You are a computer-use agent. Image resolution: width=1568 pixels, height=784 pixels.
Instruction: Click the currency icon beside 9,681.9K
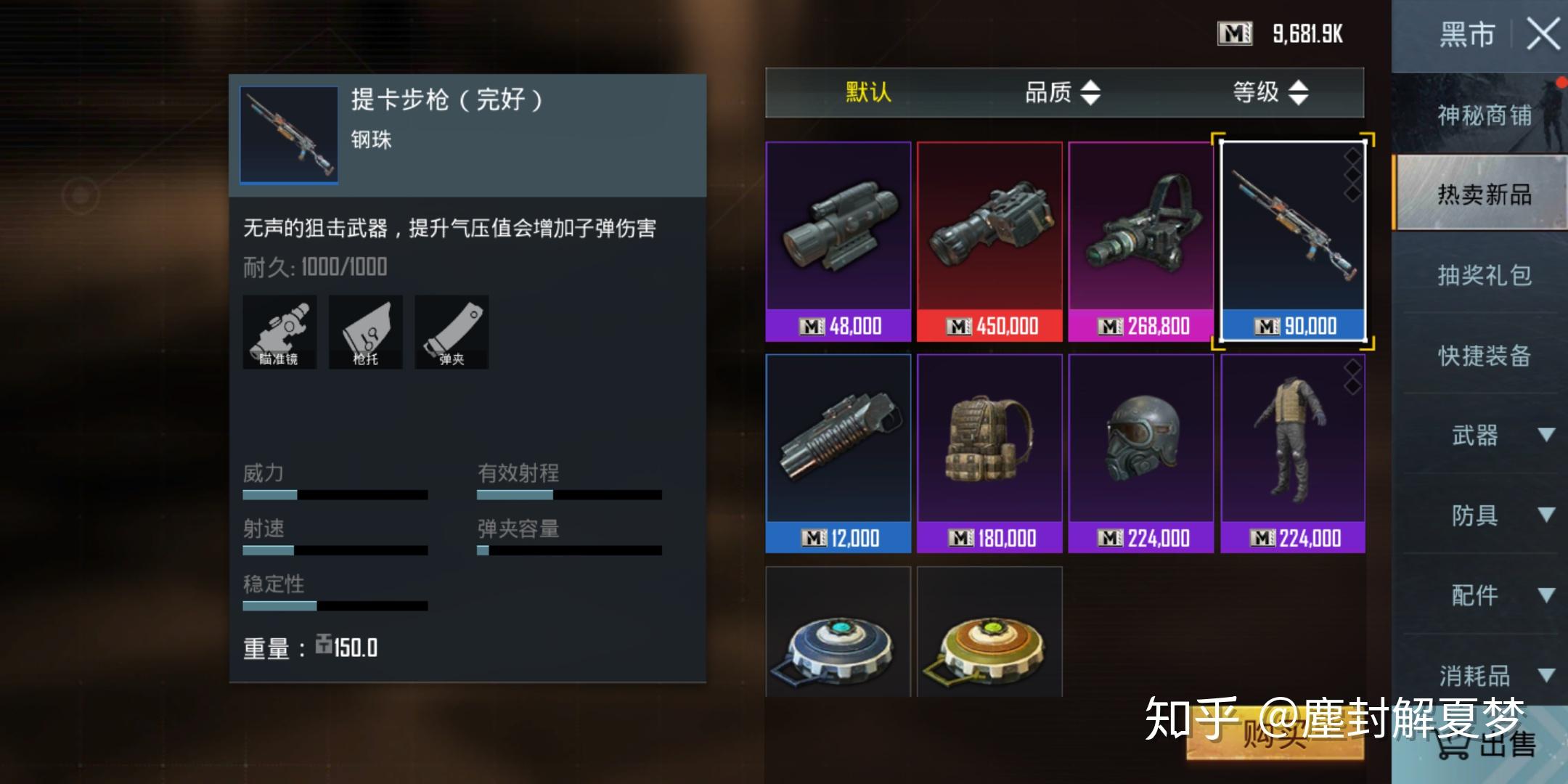[x=1233, y=32]
